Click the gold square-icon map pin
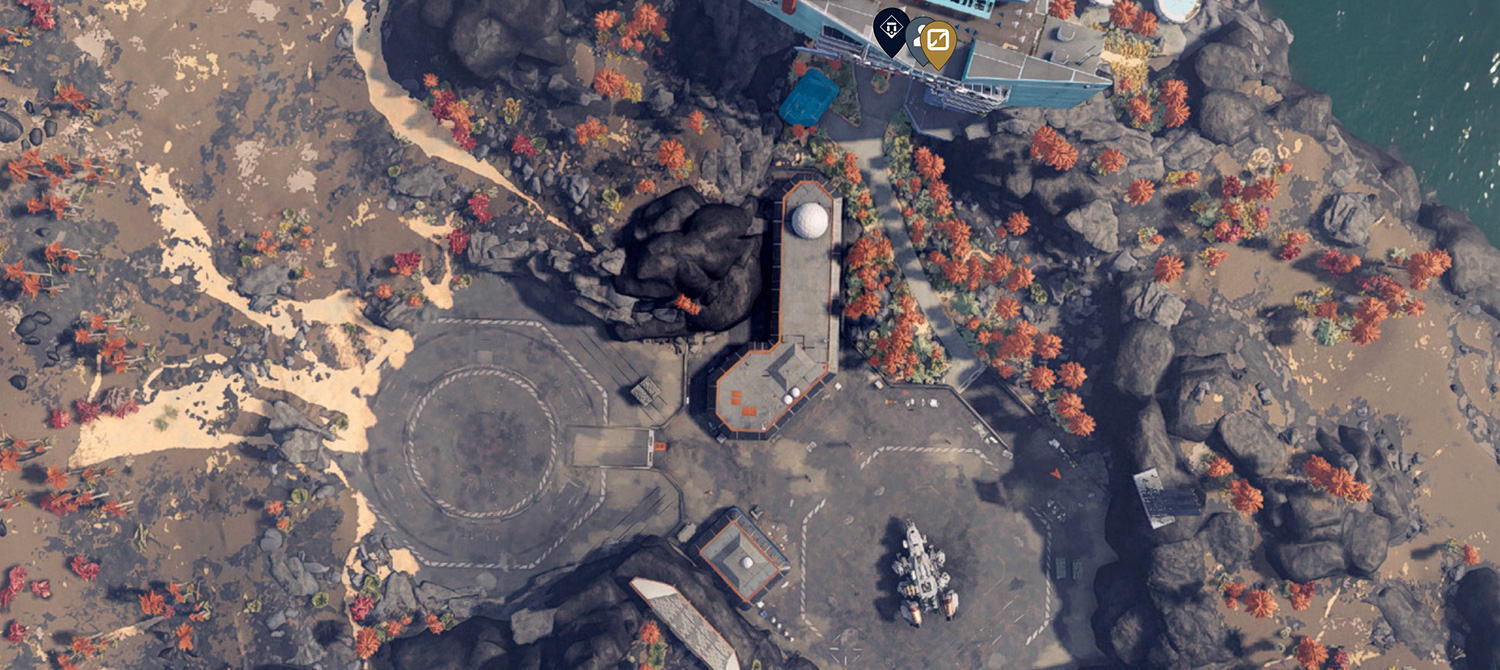1500x670 pixels. pos(939,41)
